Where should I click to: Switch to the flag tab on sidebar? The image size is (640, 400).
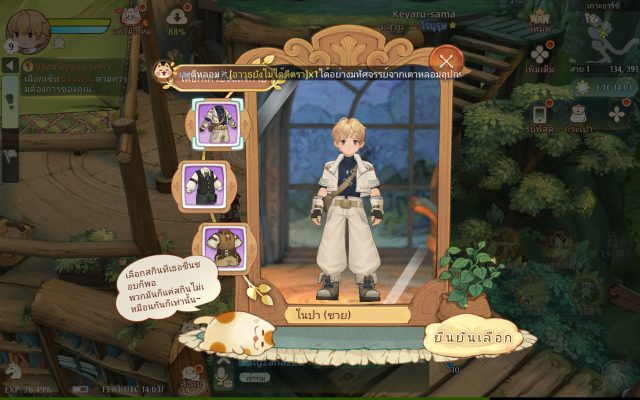10,155
